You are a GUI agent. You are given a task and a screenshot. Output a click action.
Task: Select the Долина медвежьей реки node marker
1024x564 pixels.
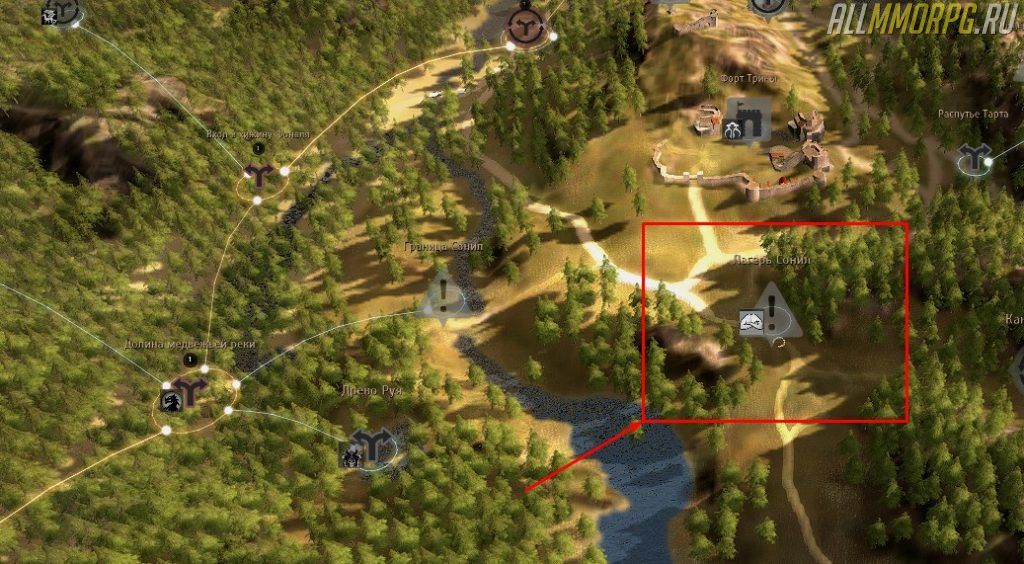[190, 389]
